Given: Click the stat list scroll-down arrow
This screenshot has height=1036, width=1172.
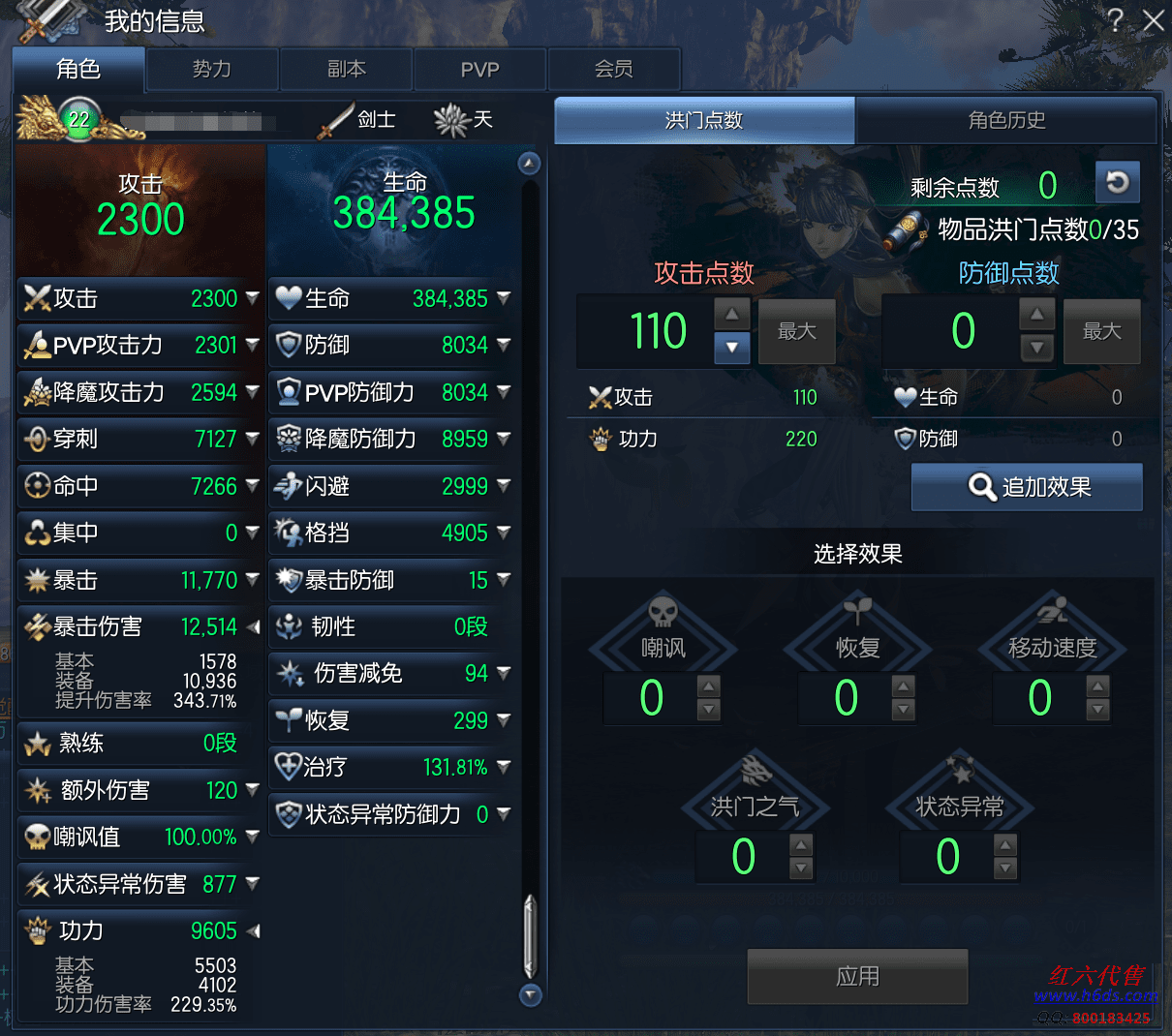Looking at the screenshot, I should click(x=530, y=994).
